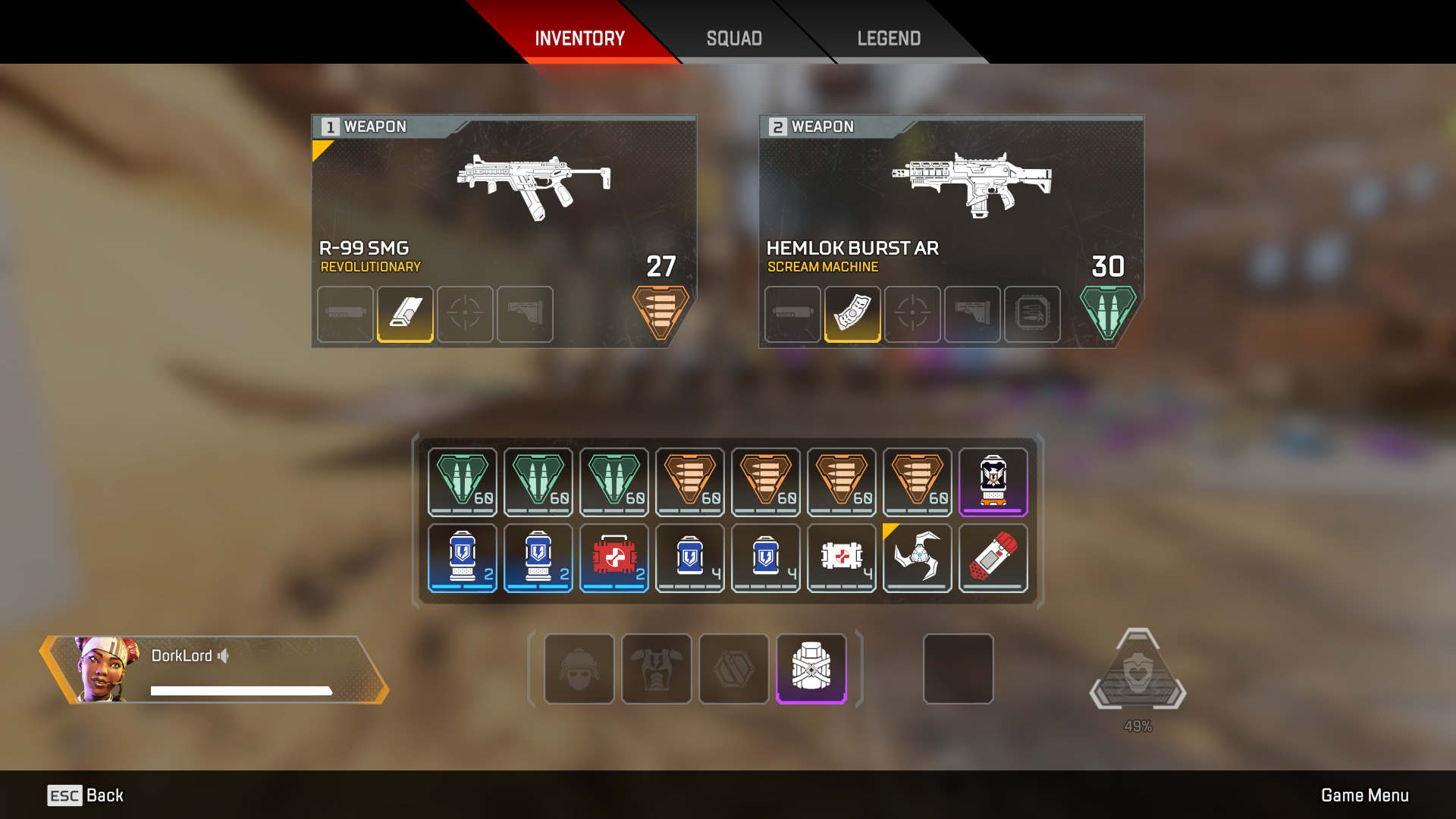Select the empty helmet equipment slot

point(579,670)
